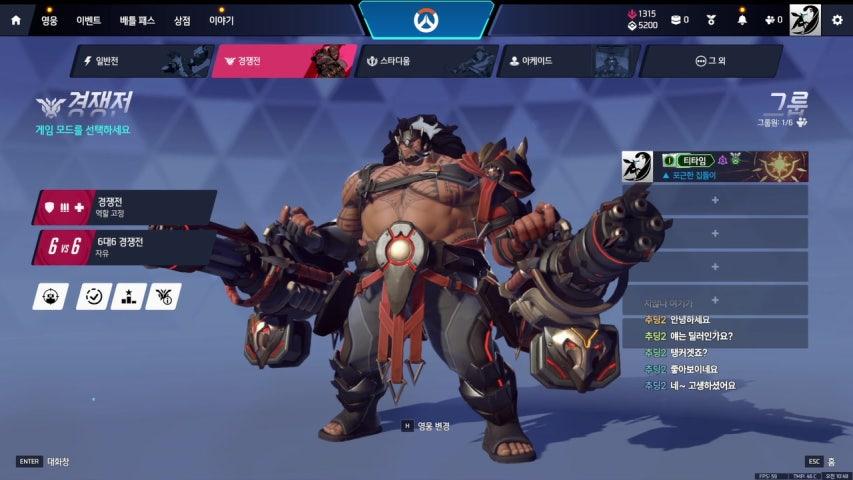Screen dimensions: 853x480
Task: Open the 그 외 (More) modes tab
Action: 710,61
